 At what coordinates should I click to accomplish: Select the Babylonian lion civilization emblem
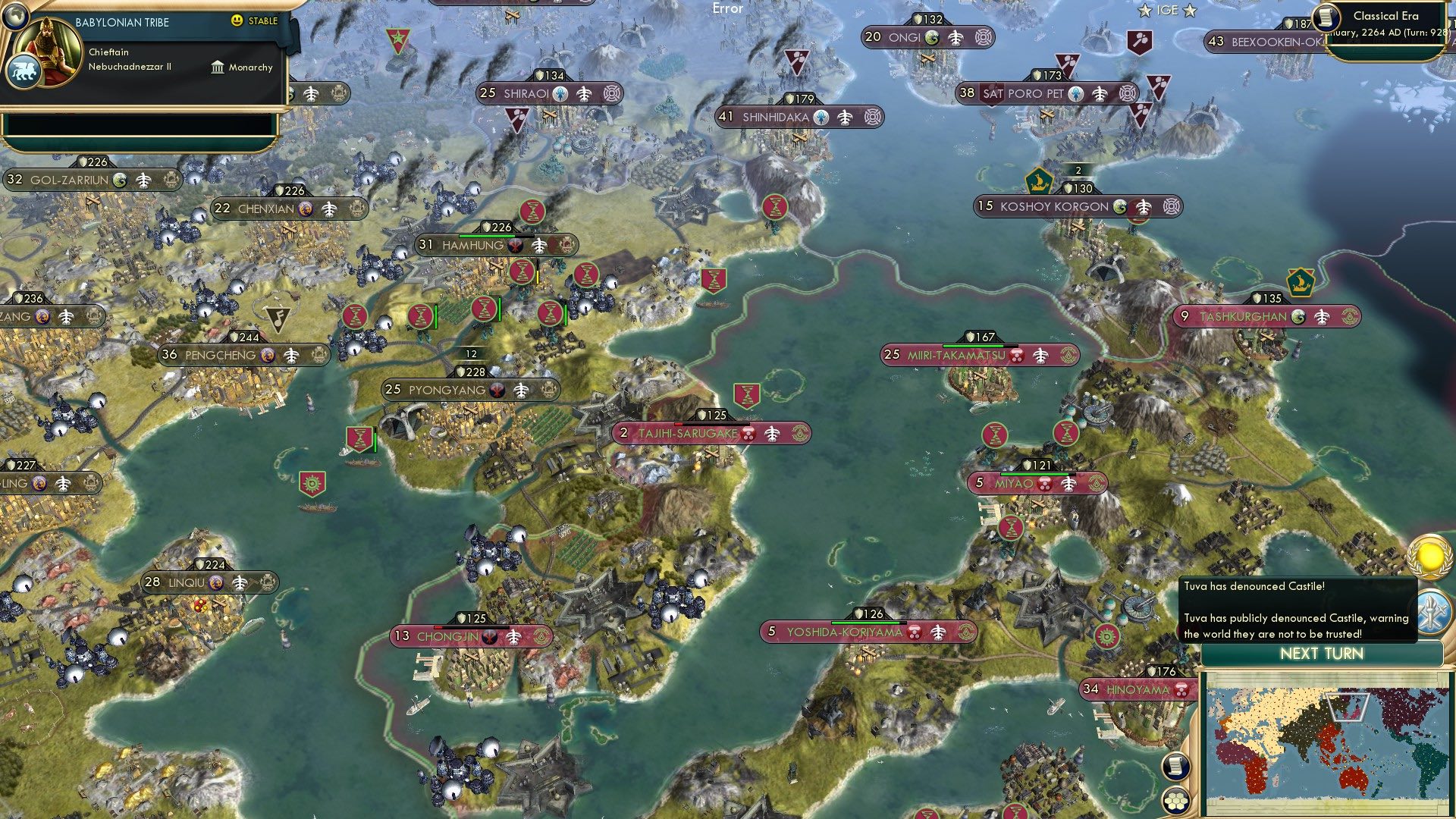click(26, 68)
